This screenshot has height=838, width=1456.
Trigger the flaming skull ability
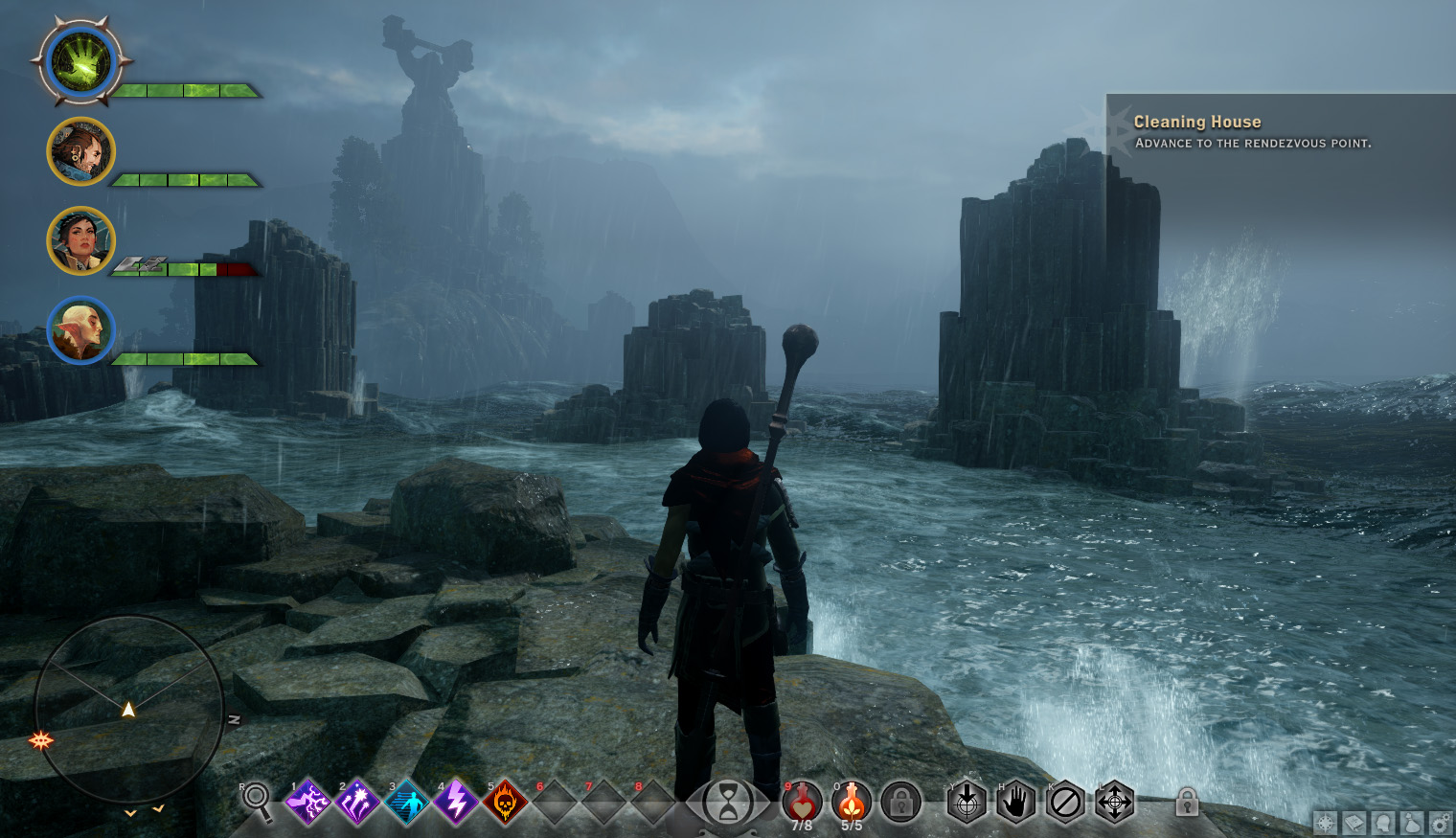[505, 802]
